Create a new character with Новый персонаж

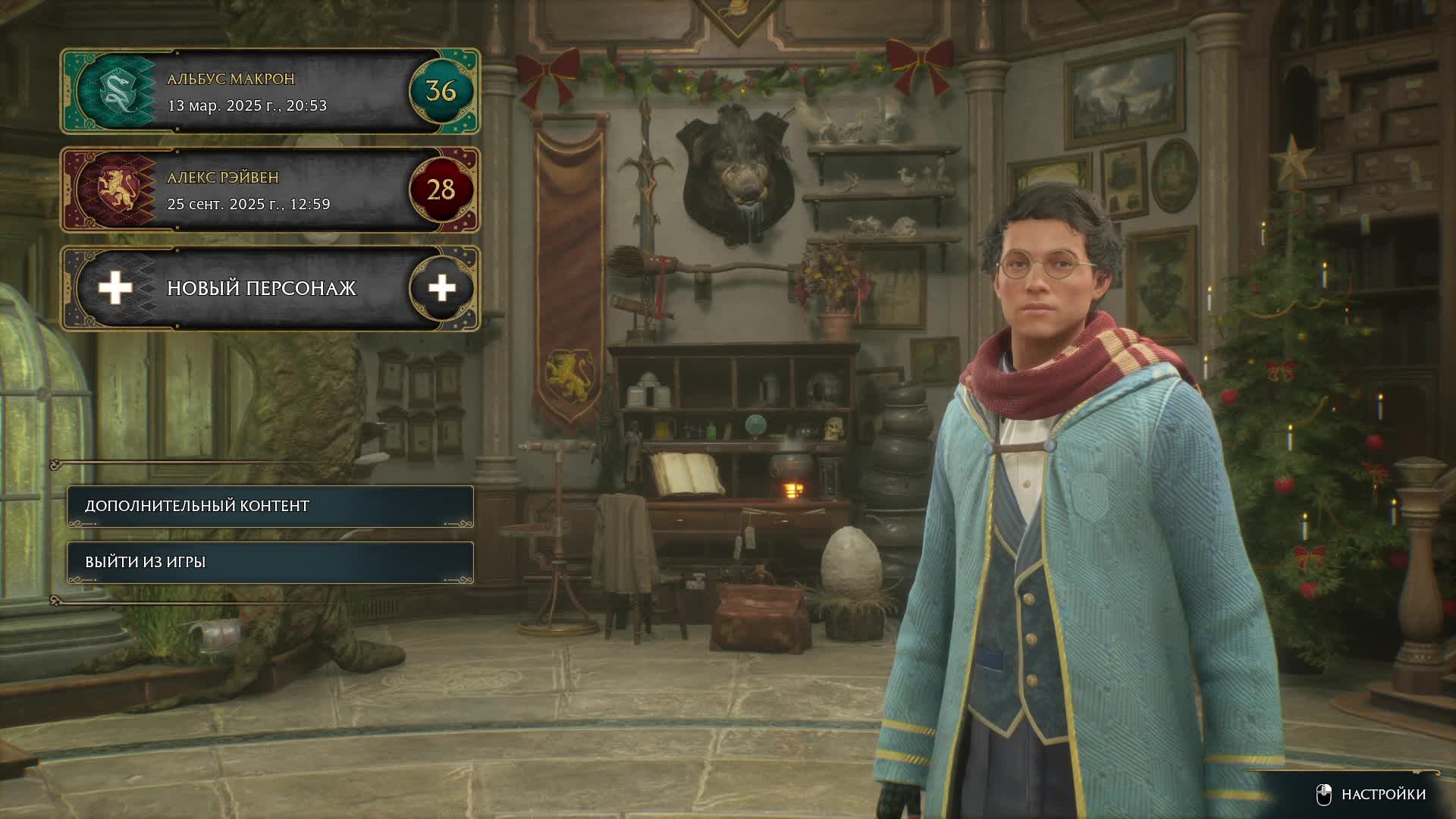[270, 288]
